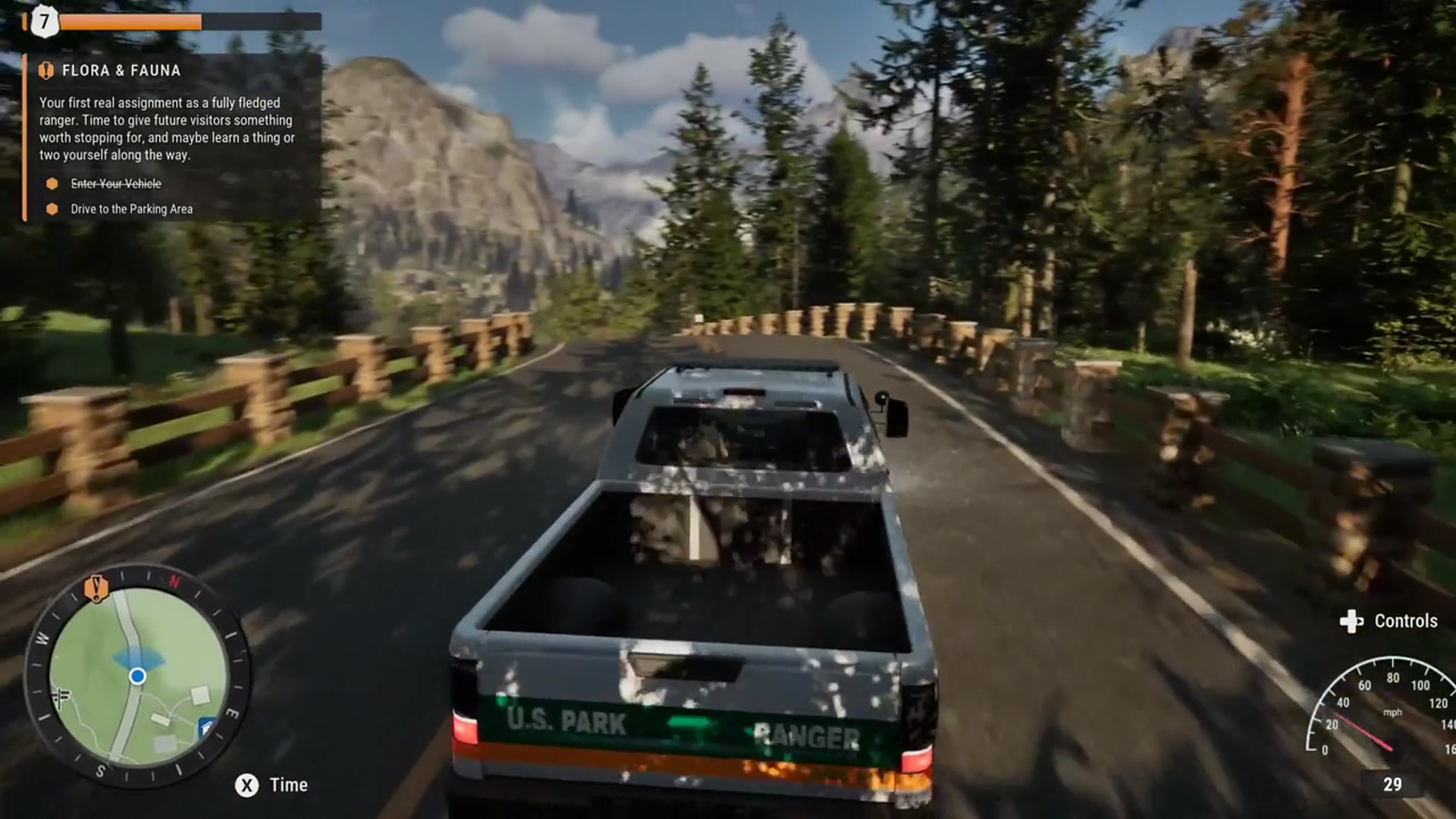
Task: Toggle the completed Enter Your Vehicle objective
Action: pos(115,184)
